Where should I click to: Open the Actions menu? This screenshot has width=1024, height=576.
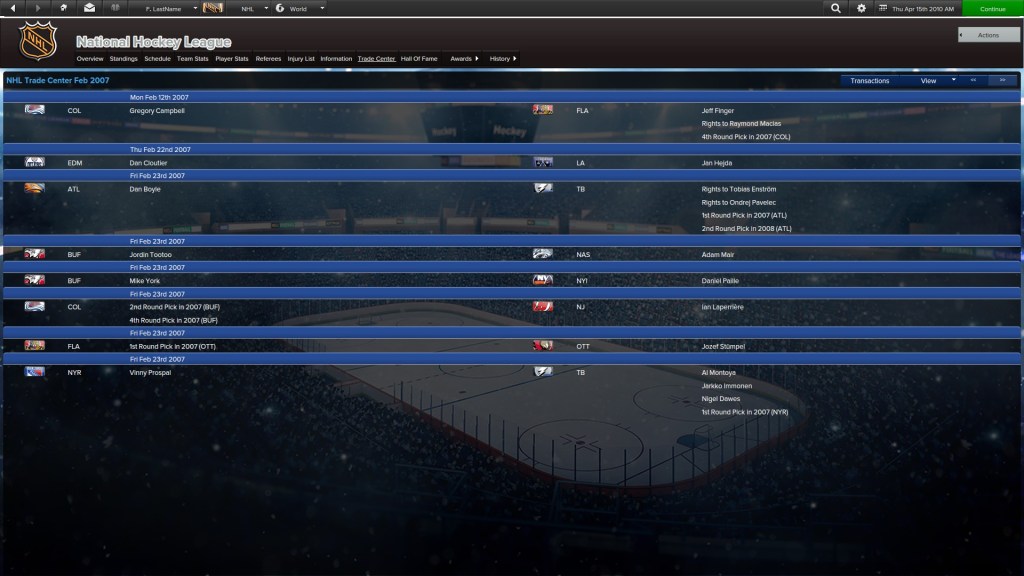click(988, 35)
